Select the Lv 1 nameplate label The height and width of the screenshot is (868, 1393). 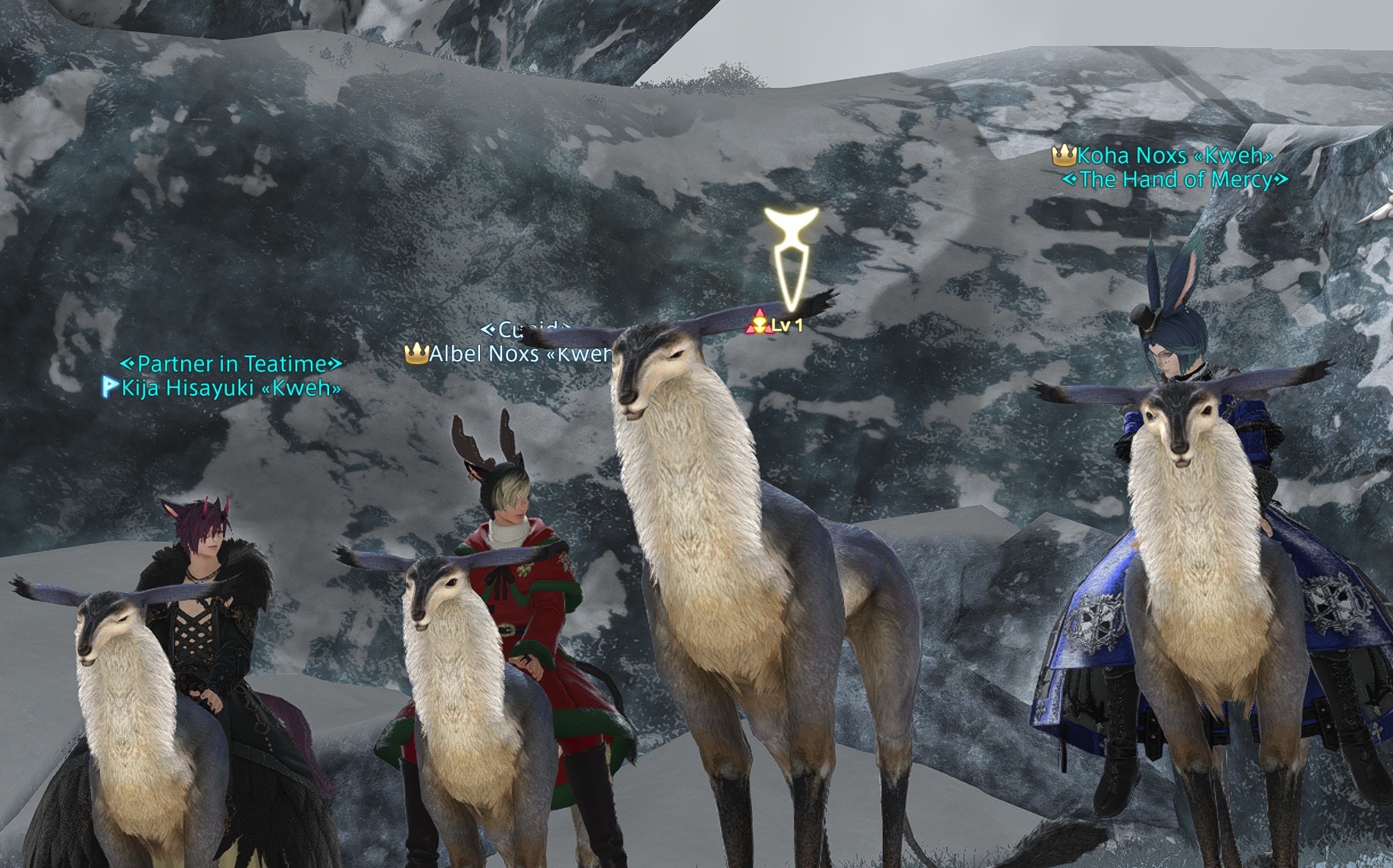point(786,326)
